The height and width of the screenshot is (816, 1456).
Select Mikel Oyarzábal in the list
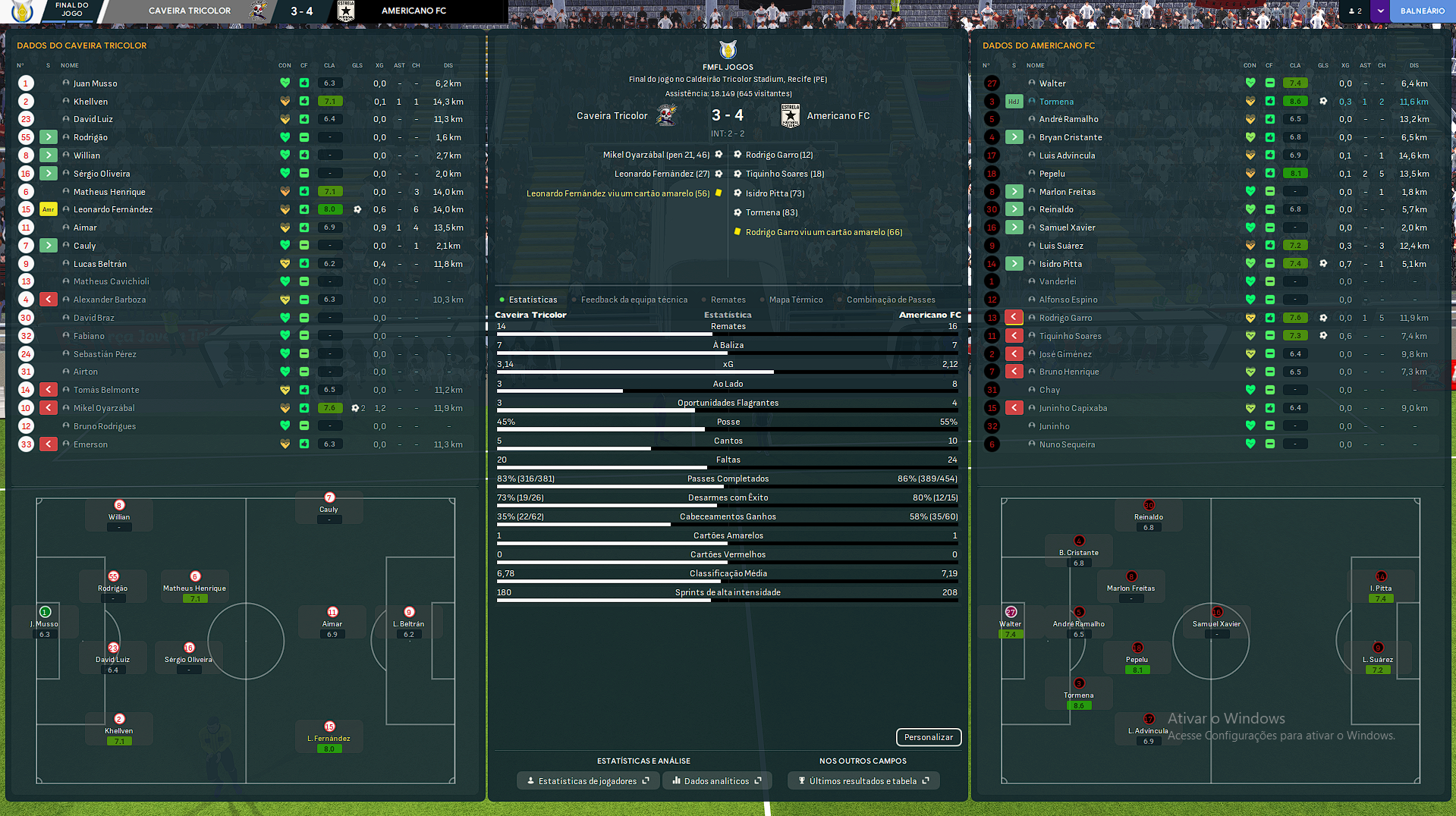click(x=104, y=408)
